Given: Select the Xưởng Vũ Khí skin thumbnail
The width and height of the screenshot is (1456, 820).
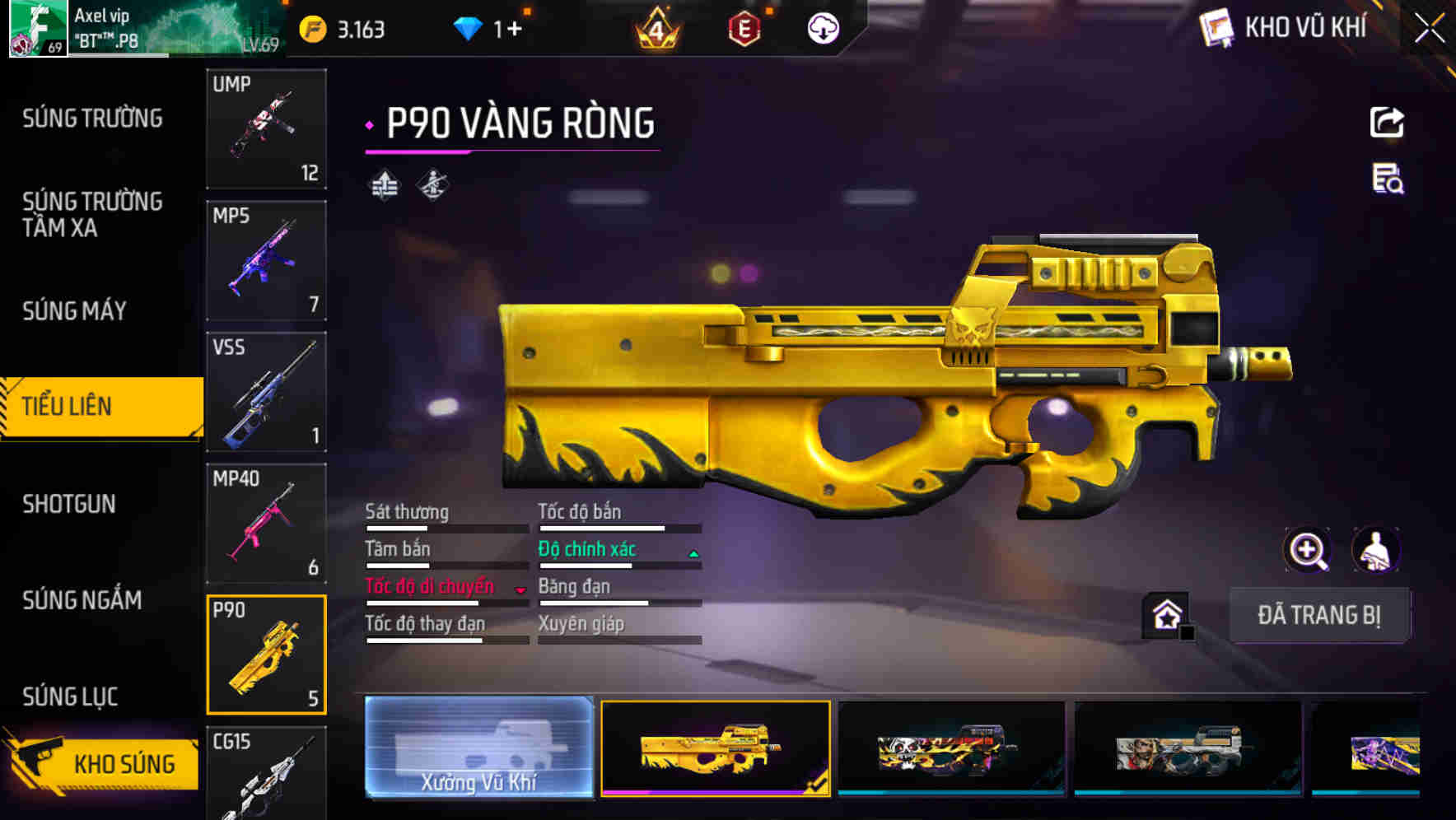Looking at the screenshot, I should pos(478,749).
